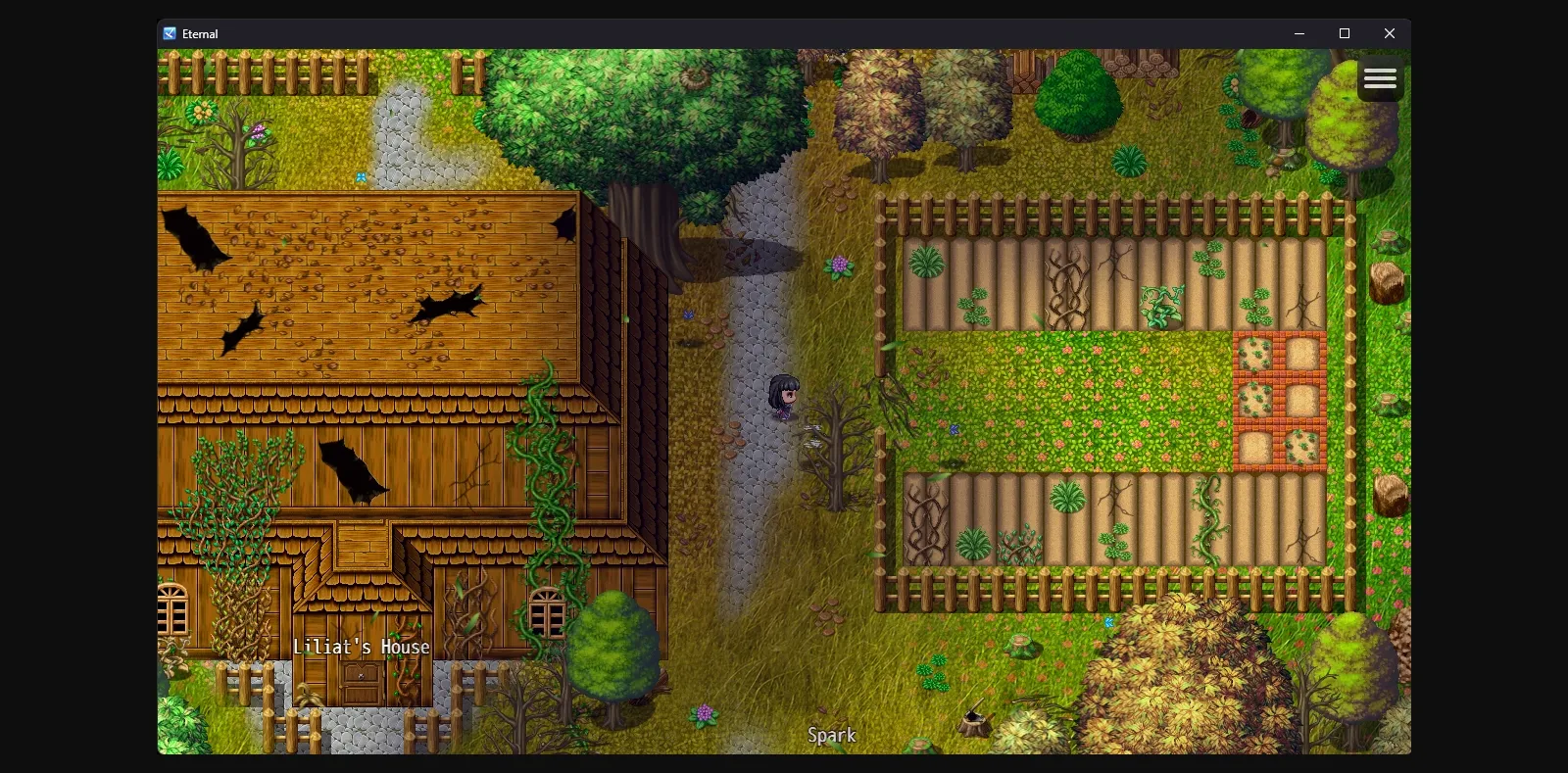Click the bat shape on the lower roof

click(x=355, y=470)
